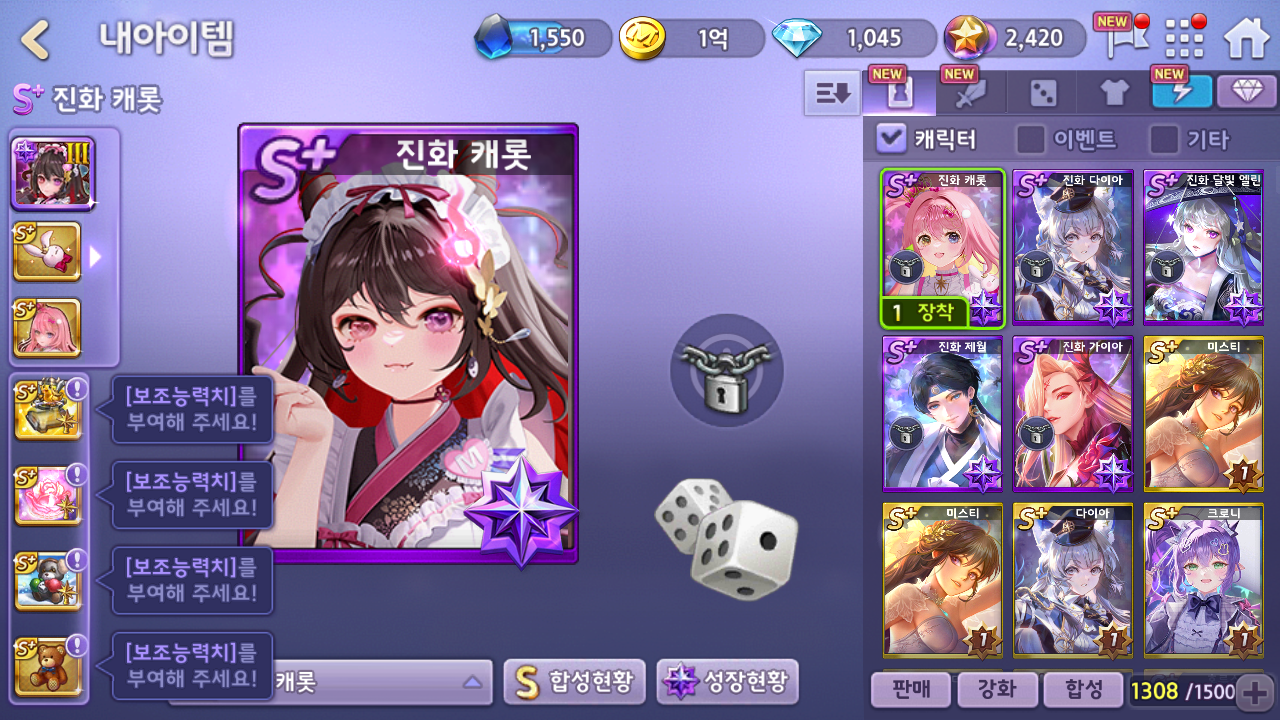
Task: Tap the 판매 sell button
Action: tap(909, 689)
